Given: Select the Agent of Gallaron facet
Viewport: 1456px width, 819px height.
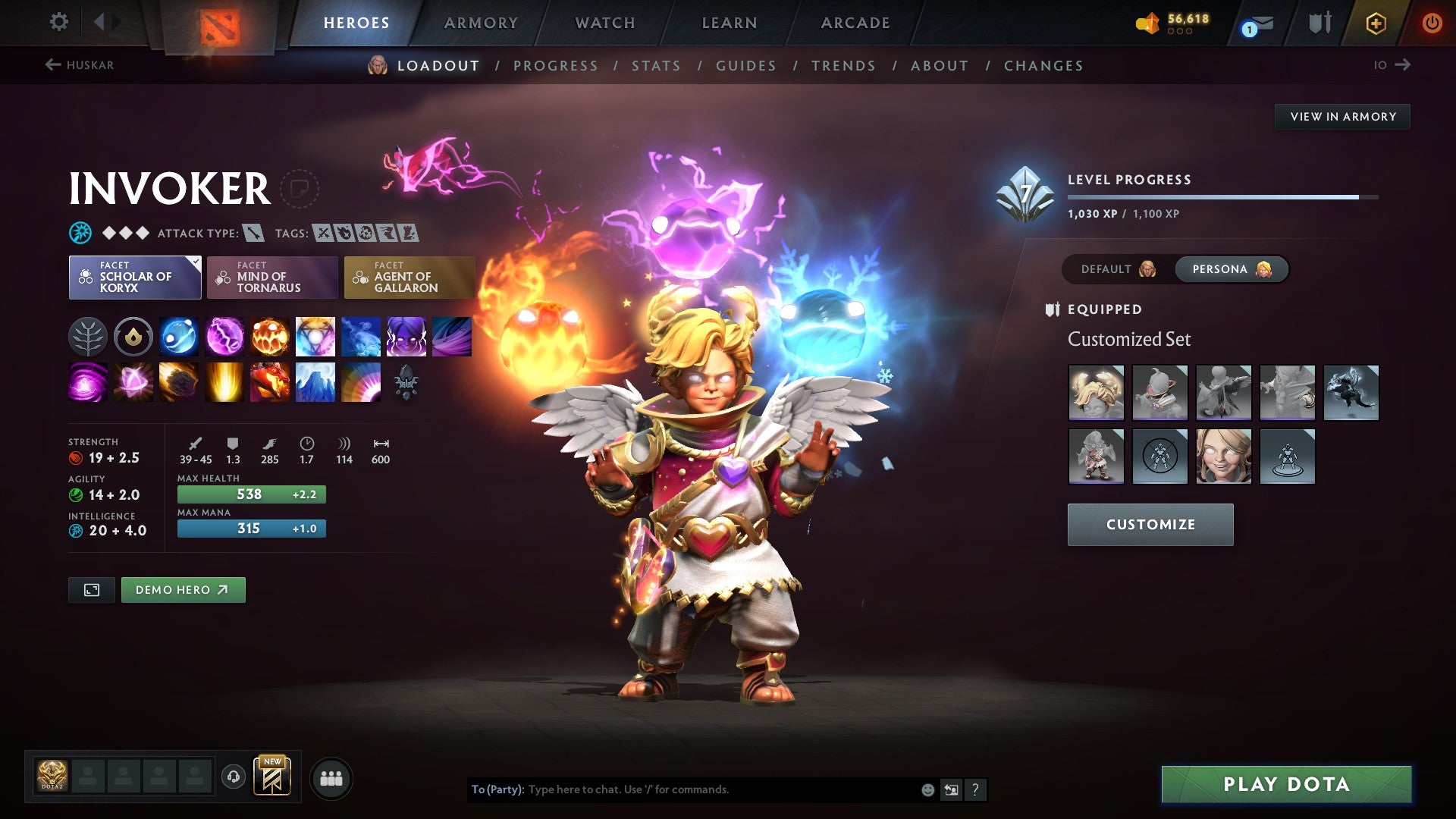Looking at the screenshot, I should tap(409, 278).
